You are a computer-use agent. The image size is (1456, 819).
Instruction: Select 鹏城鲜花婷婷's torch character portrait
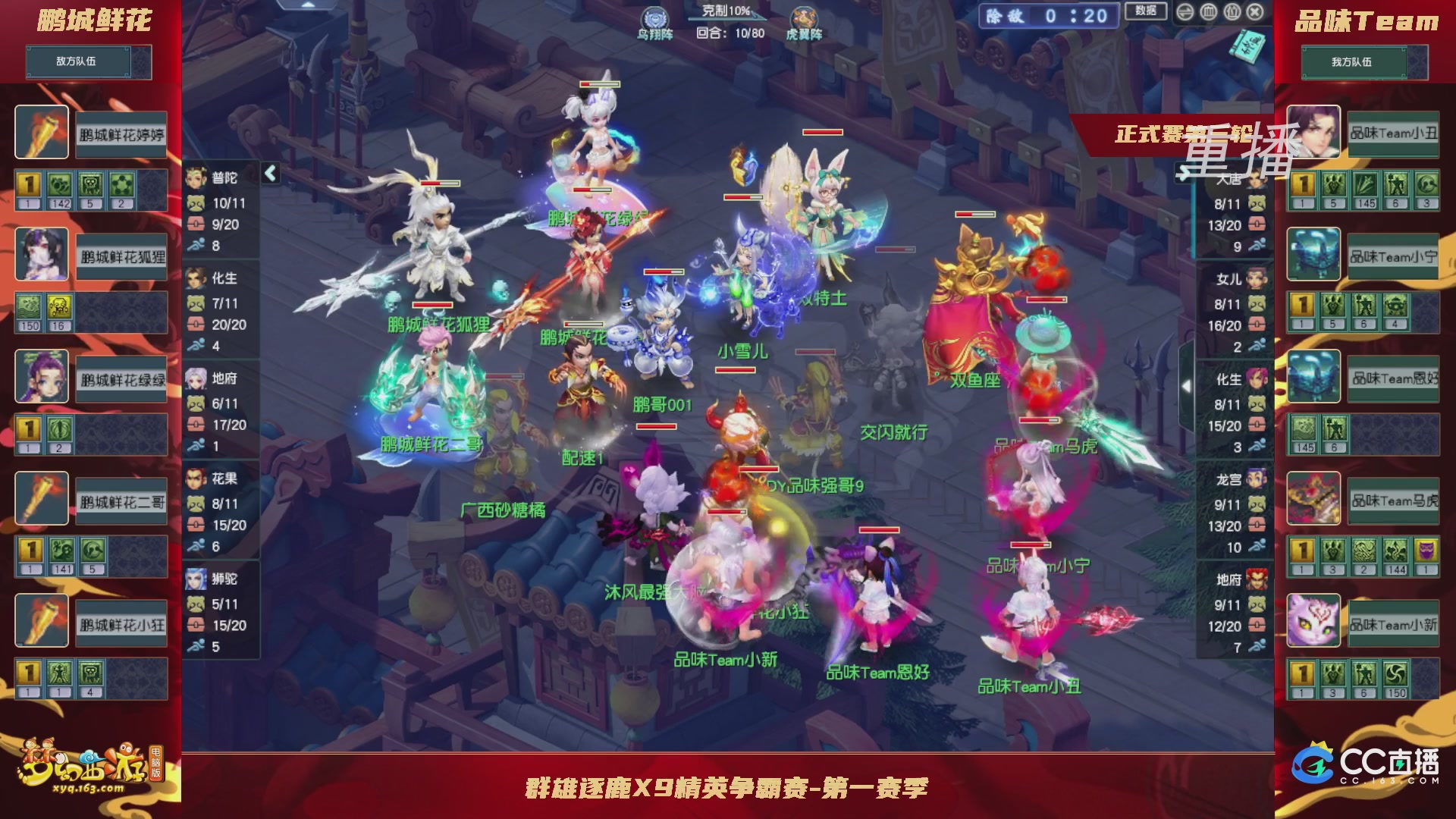[x=41, y=132]
